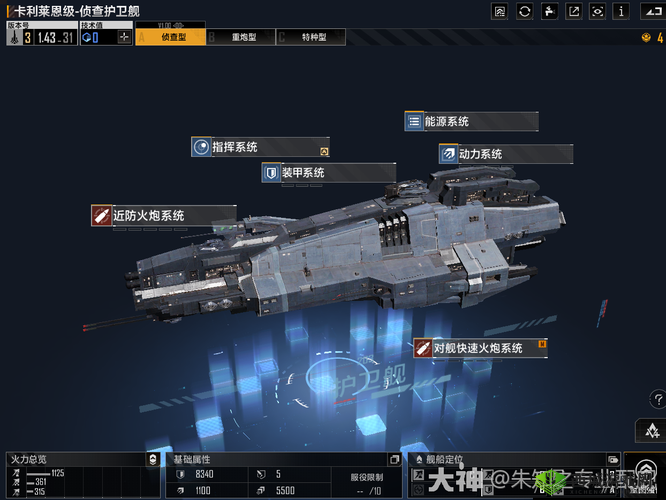Click the triangular emblem button at right edge

pos(650,430)
